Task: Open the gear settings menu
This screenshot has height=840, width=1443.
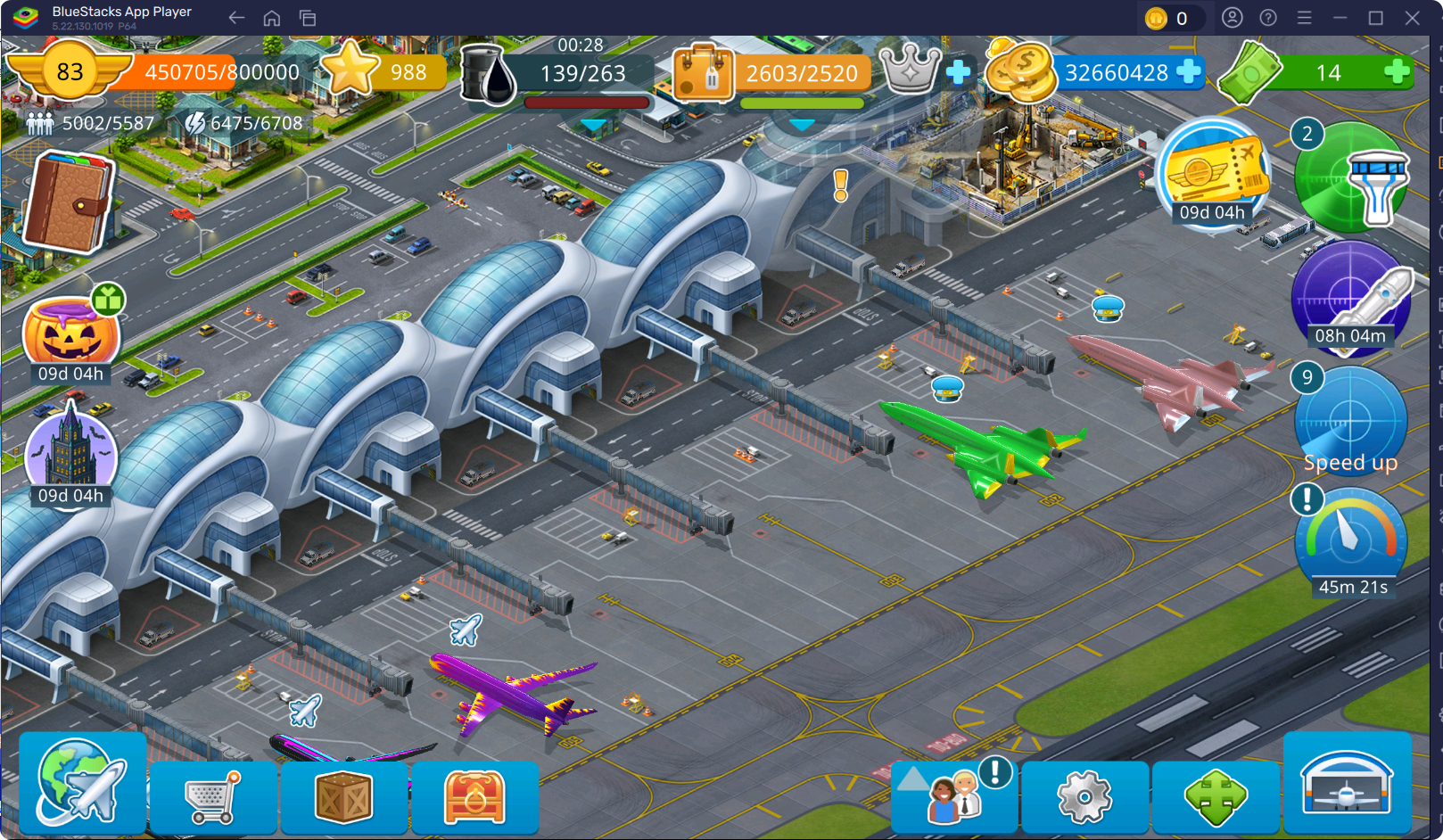Action: click(1084, 796)
